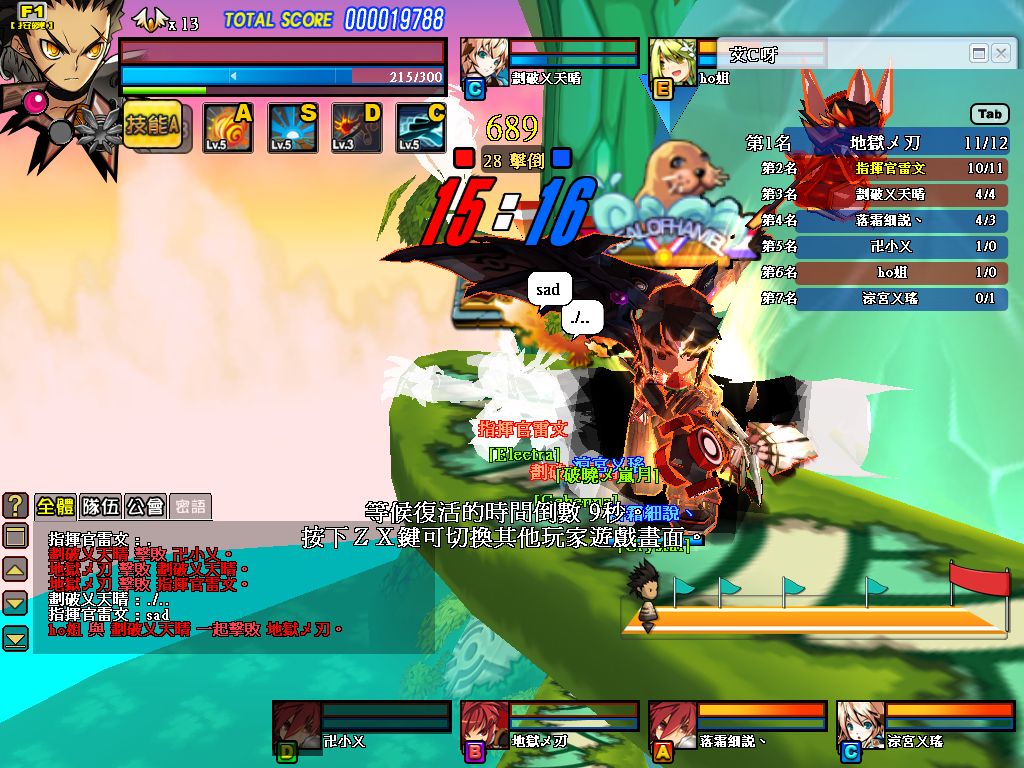Open the 隊伍 team chat tab
This screenshot has height=768, width=1024.
100,506
